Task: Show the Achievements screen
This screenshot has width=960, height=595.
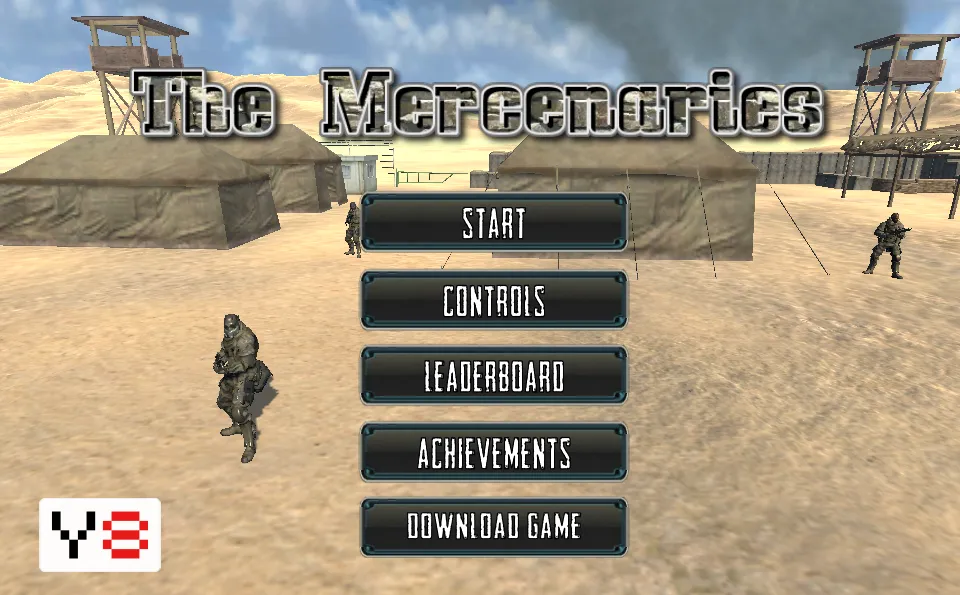Action: click(494, 452)
